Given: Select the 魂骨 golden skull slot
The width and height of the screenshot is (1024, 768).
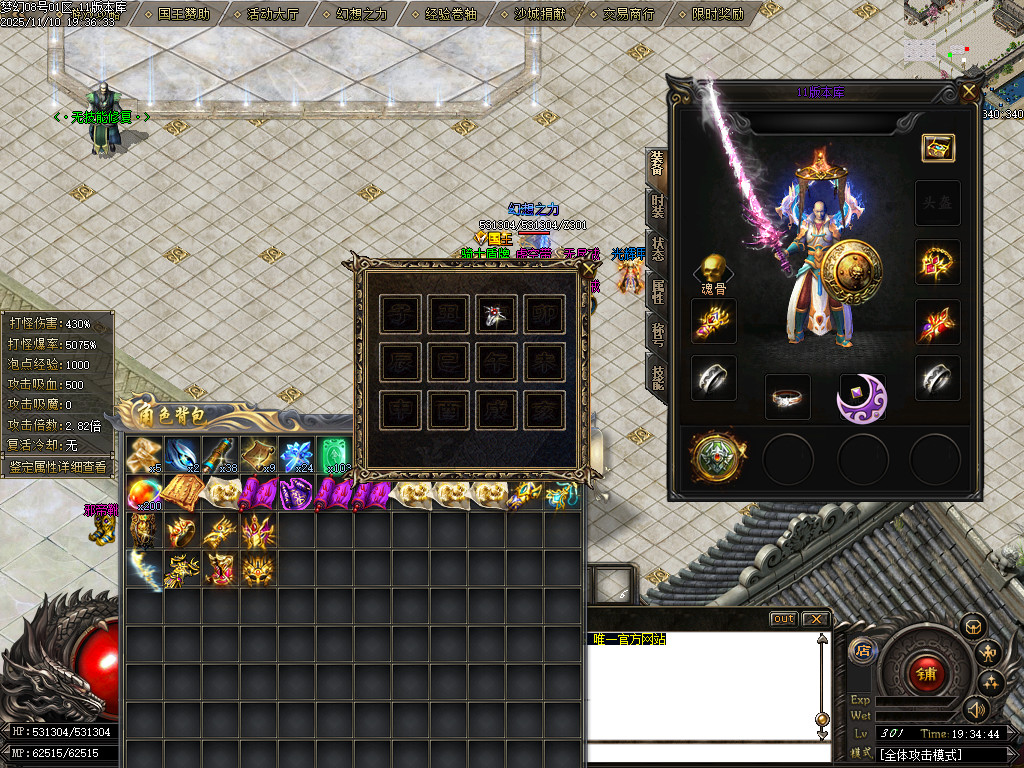Looking at the screenshot, I should 712,268.
